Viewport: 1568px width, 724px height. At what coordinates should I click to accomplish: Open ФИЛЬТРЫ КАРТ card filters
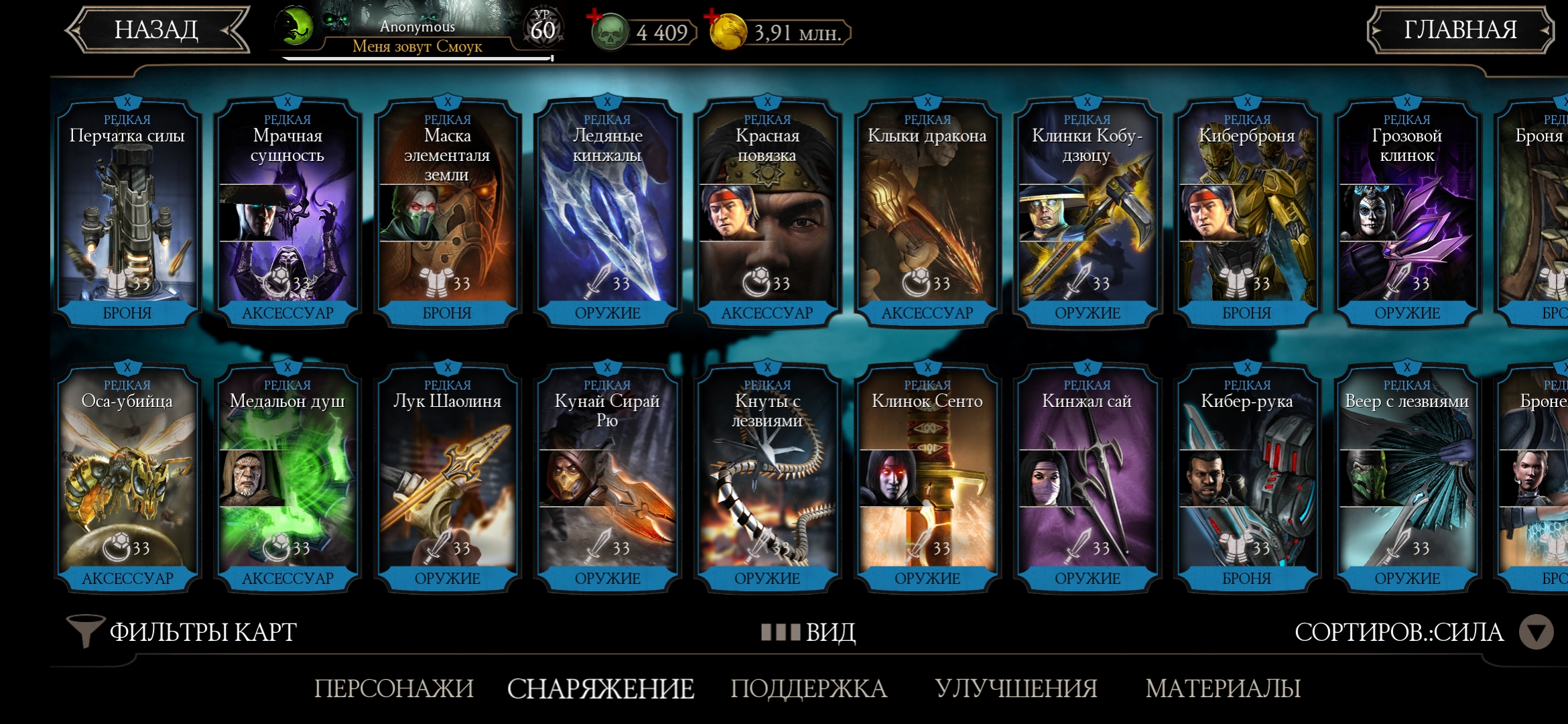point(182,632)
